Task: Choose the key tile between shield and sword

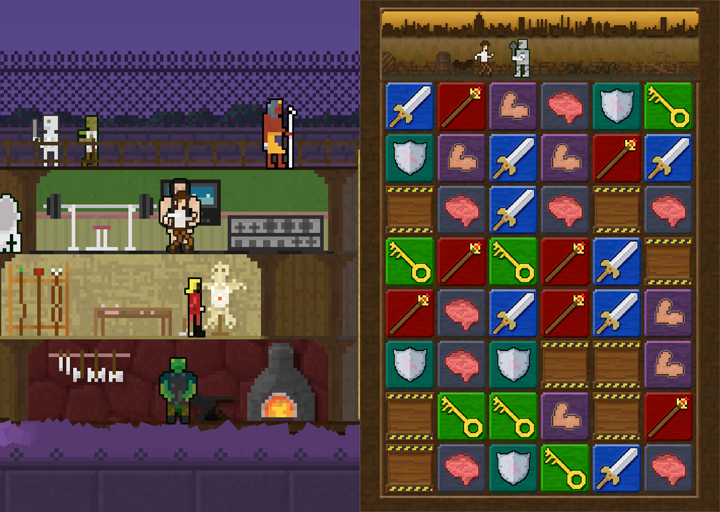Action: point(565,469)
